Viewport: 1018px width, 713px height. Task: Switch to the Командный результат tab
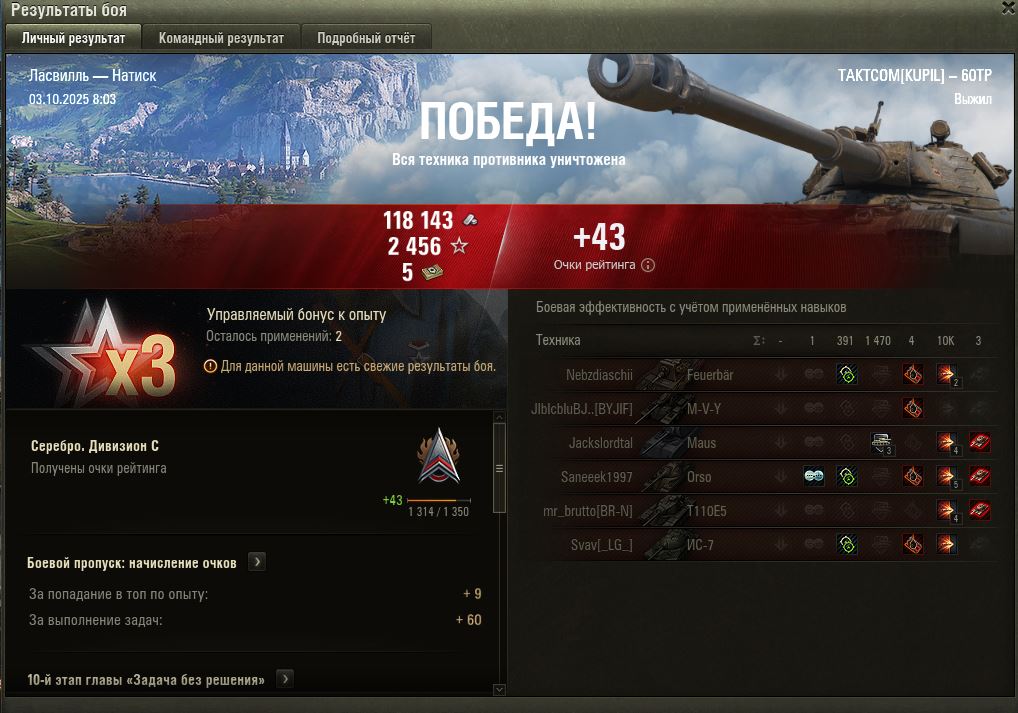tap(221, 38)
